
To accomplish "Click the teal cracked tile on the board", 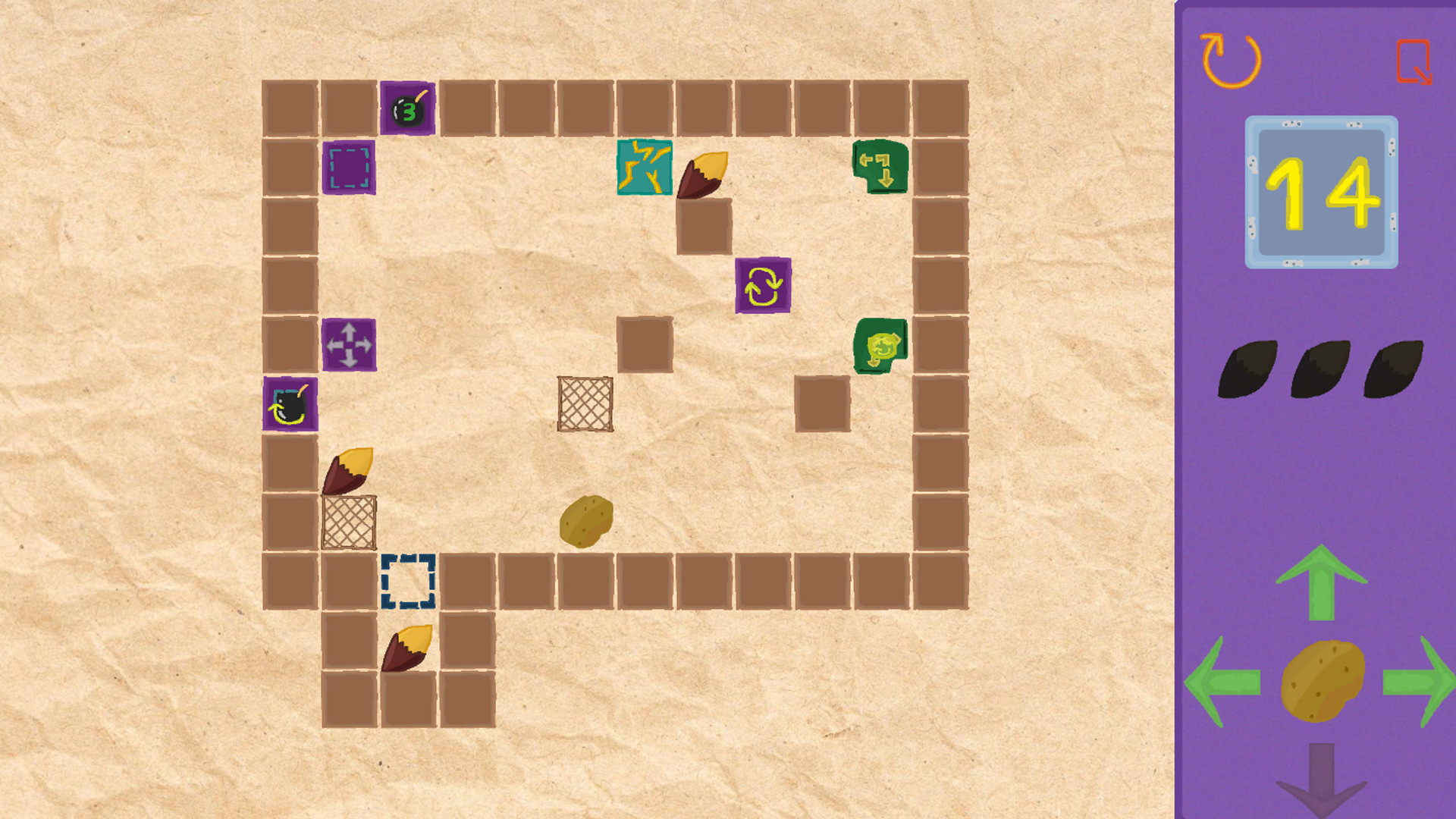I will click(644, 168).
